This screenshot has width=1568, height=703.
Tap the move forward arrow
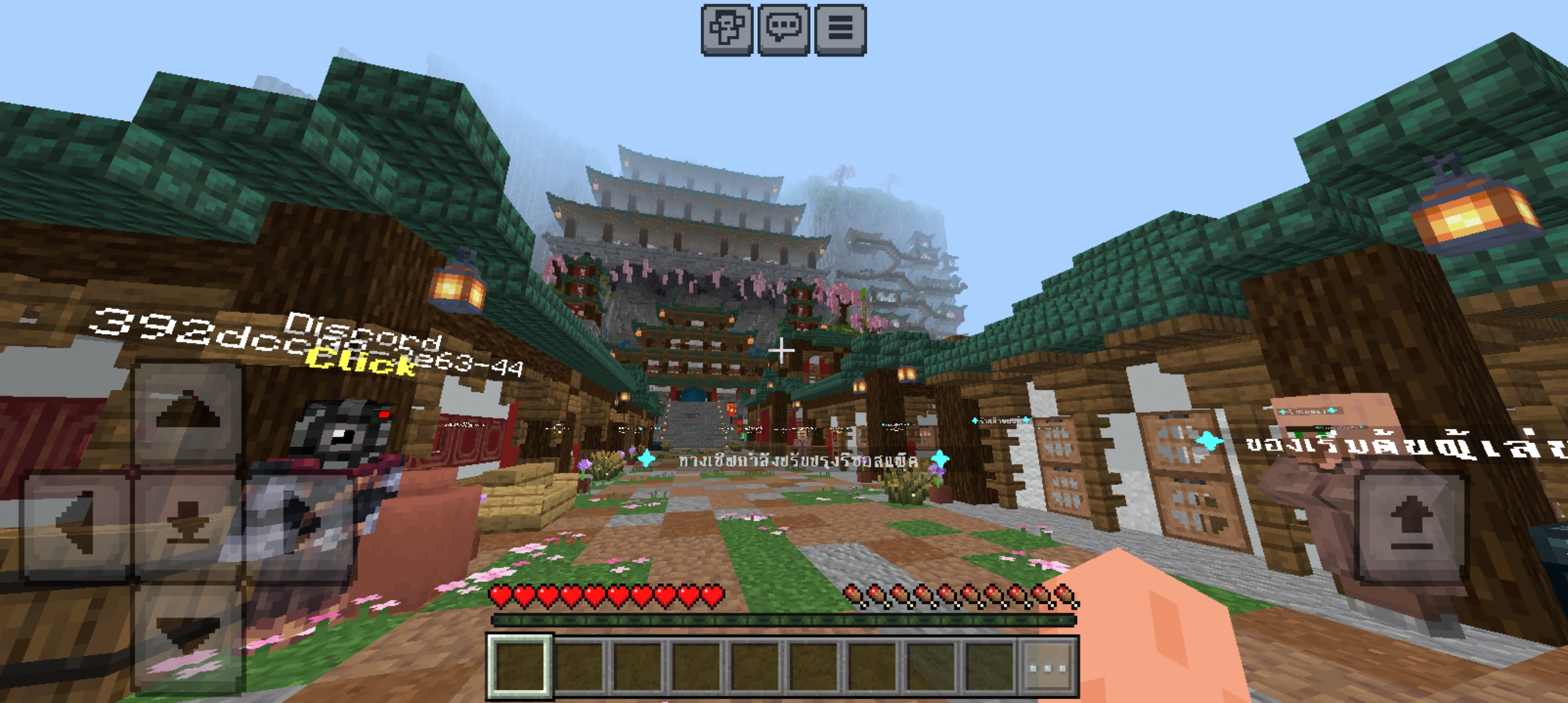pyautogui.click(x=188, y=415)
